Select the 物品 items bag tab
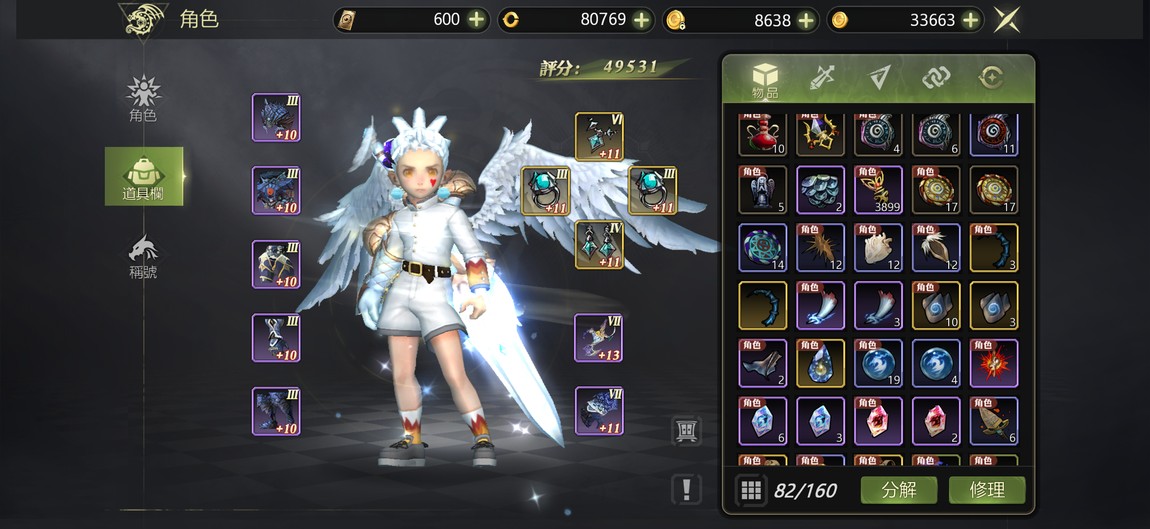Image resolution: width=1150 pixels, height=529 pixels. [x=765, y=79]
